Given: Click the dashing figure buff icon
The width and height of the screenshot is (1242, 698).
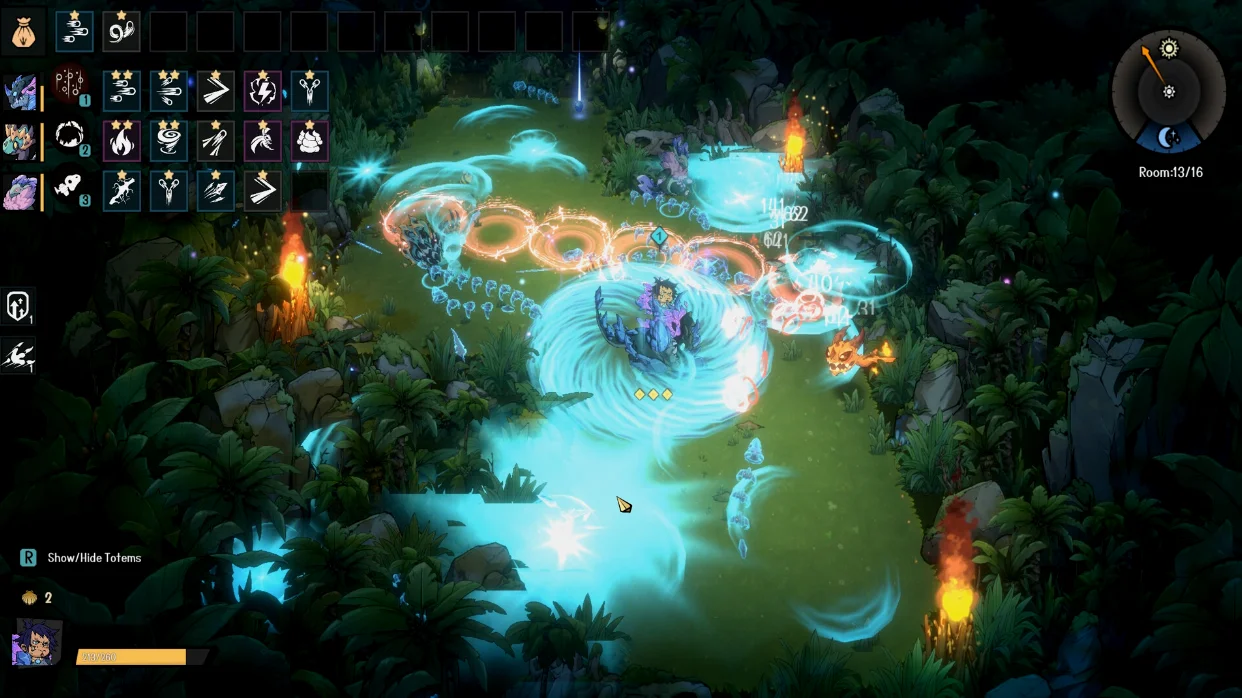Looking at the screenshot, I should point(19,355).
